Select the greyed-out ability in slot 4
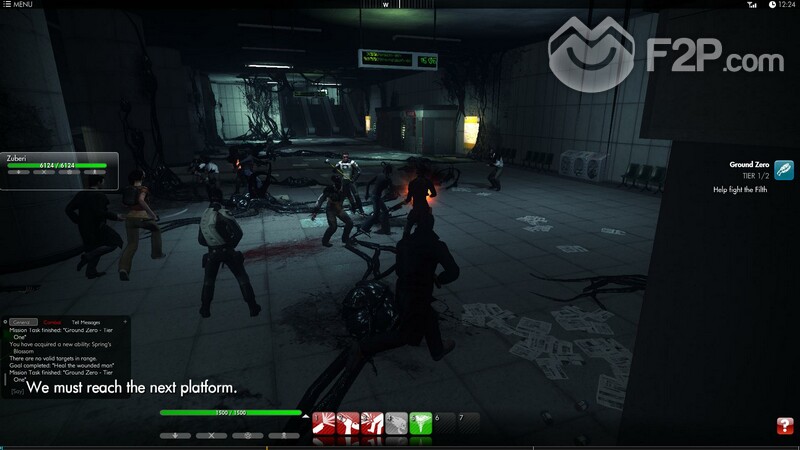The height and width of the screenshot is (450, 800). (x=395, y=424)
